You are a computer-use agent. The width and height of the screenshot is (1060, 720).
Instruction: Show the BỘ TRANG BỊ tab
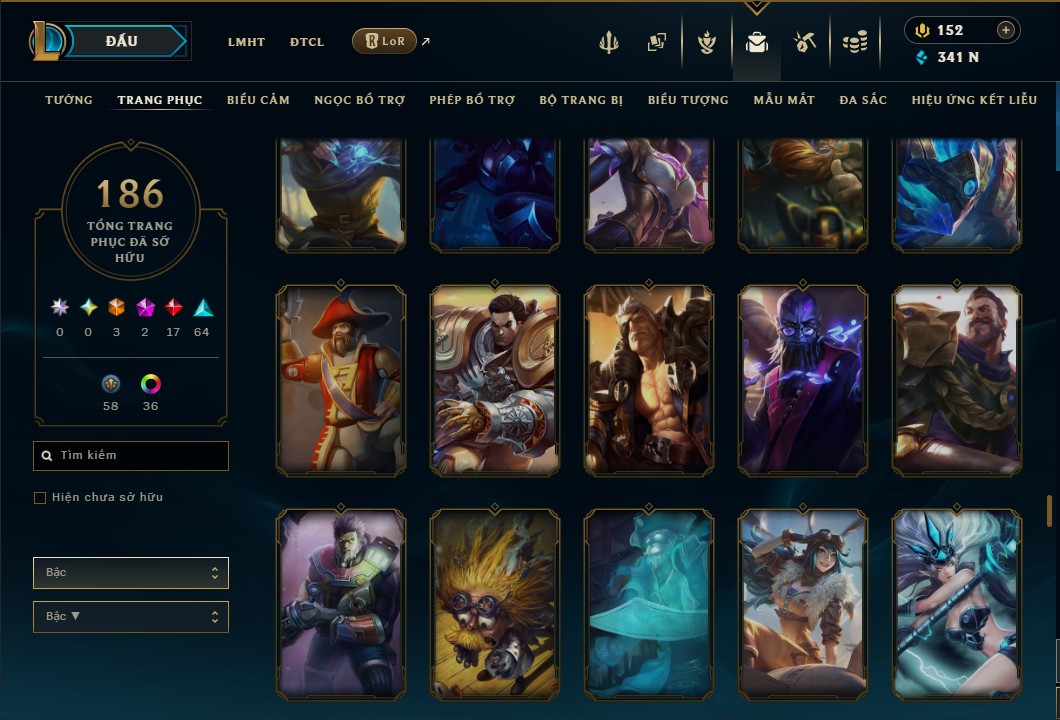(581, 100)
